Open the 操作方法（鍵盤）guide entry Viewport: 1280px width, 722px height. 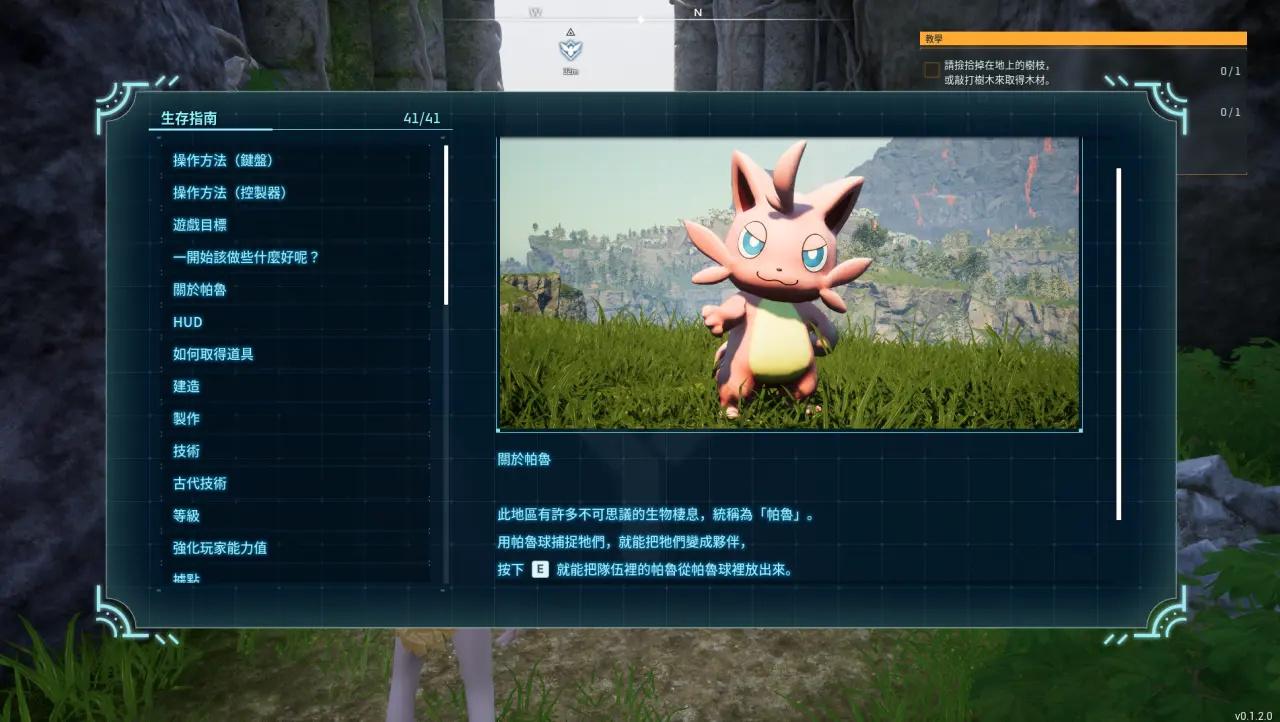[x=223, y=160]
